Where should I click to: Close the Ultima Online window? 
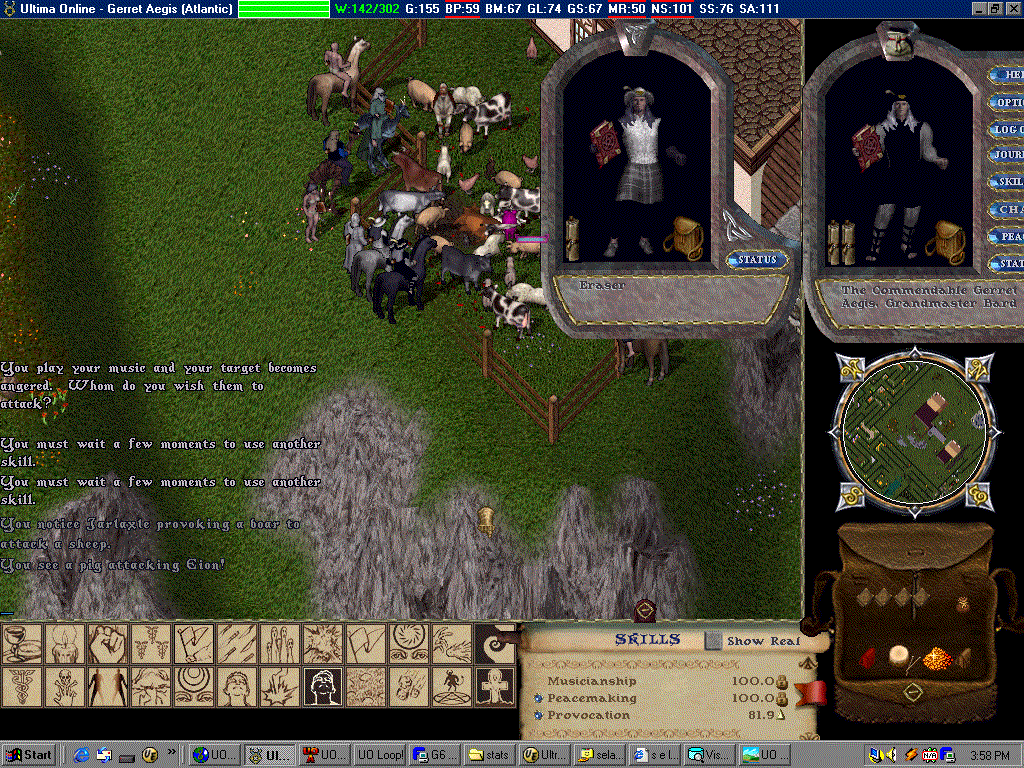coord(1013,9)
